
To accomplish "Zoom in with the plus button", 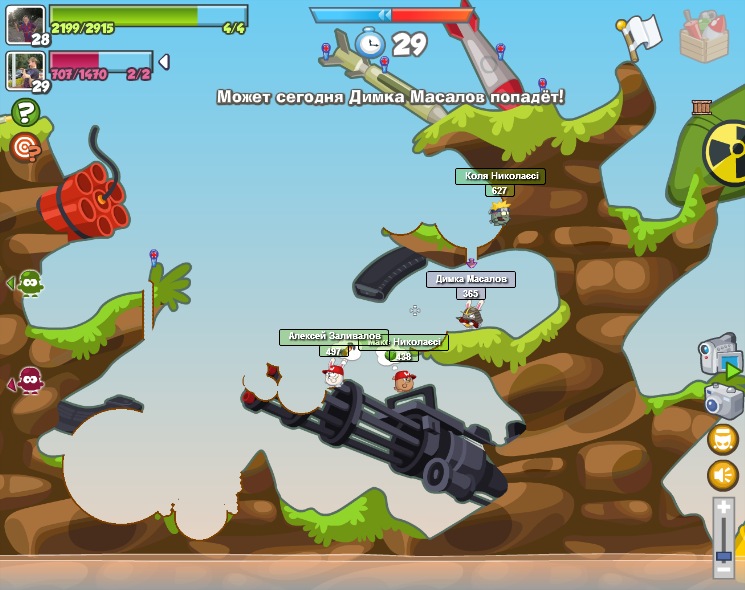I will pyautogui.click(x=723, y=506).
